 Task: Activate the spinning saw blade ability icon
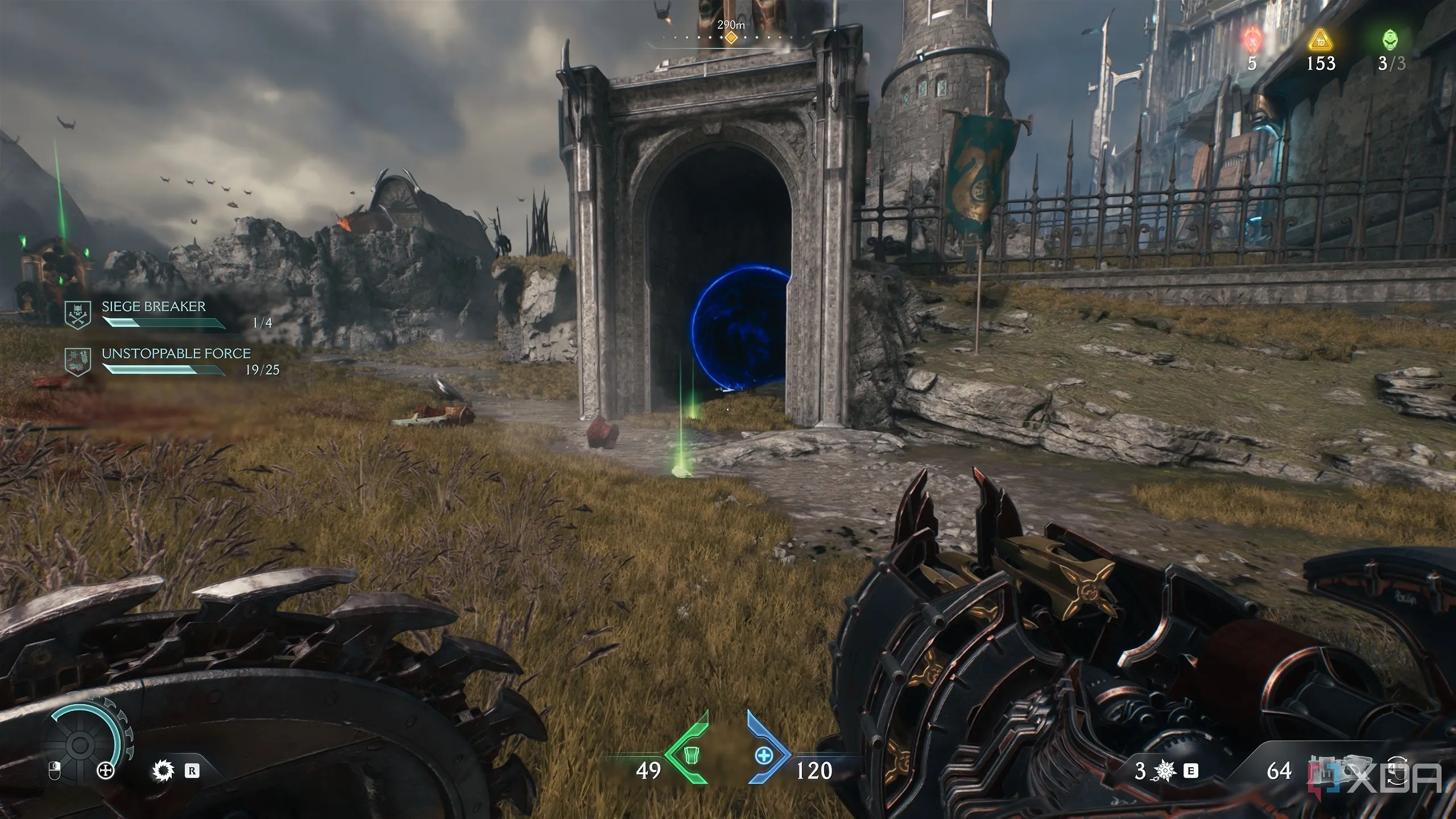tap(163, 771)
